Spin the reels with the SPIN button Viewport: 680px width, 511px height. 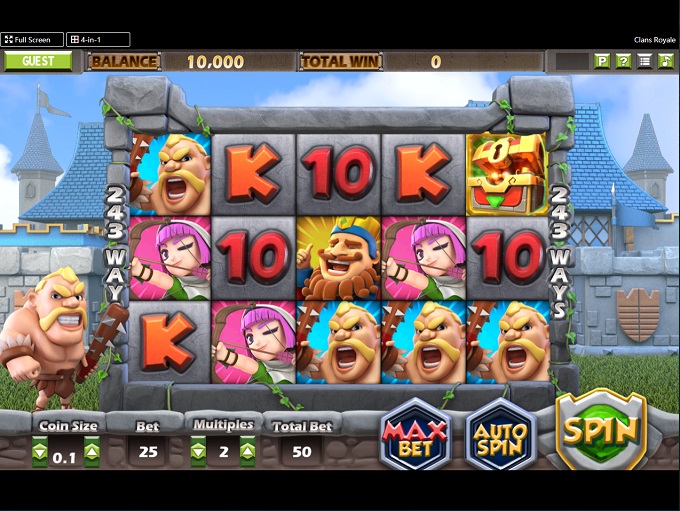[601, 431]
